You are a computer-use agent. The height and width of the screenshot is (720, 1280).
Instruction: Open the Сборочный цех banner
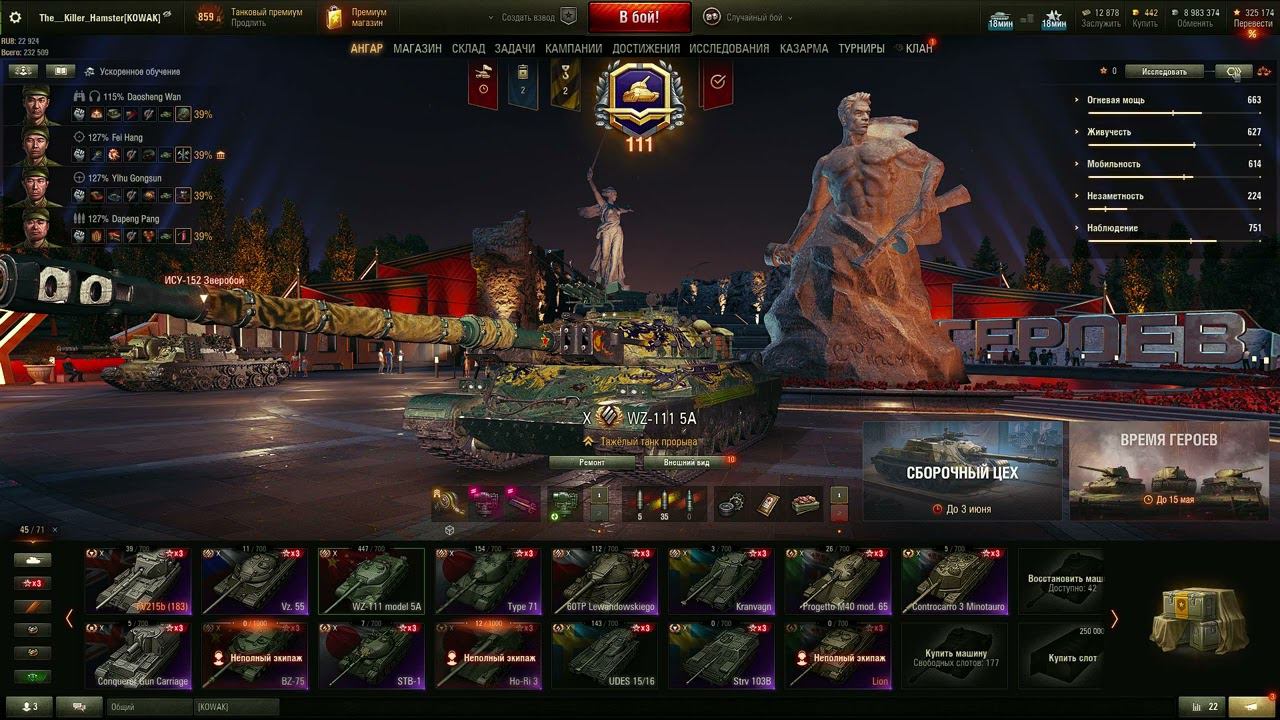click(963, 470)
